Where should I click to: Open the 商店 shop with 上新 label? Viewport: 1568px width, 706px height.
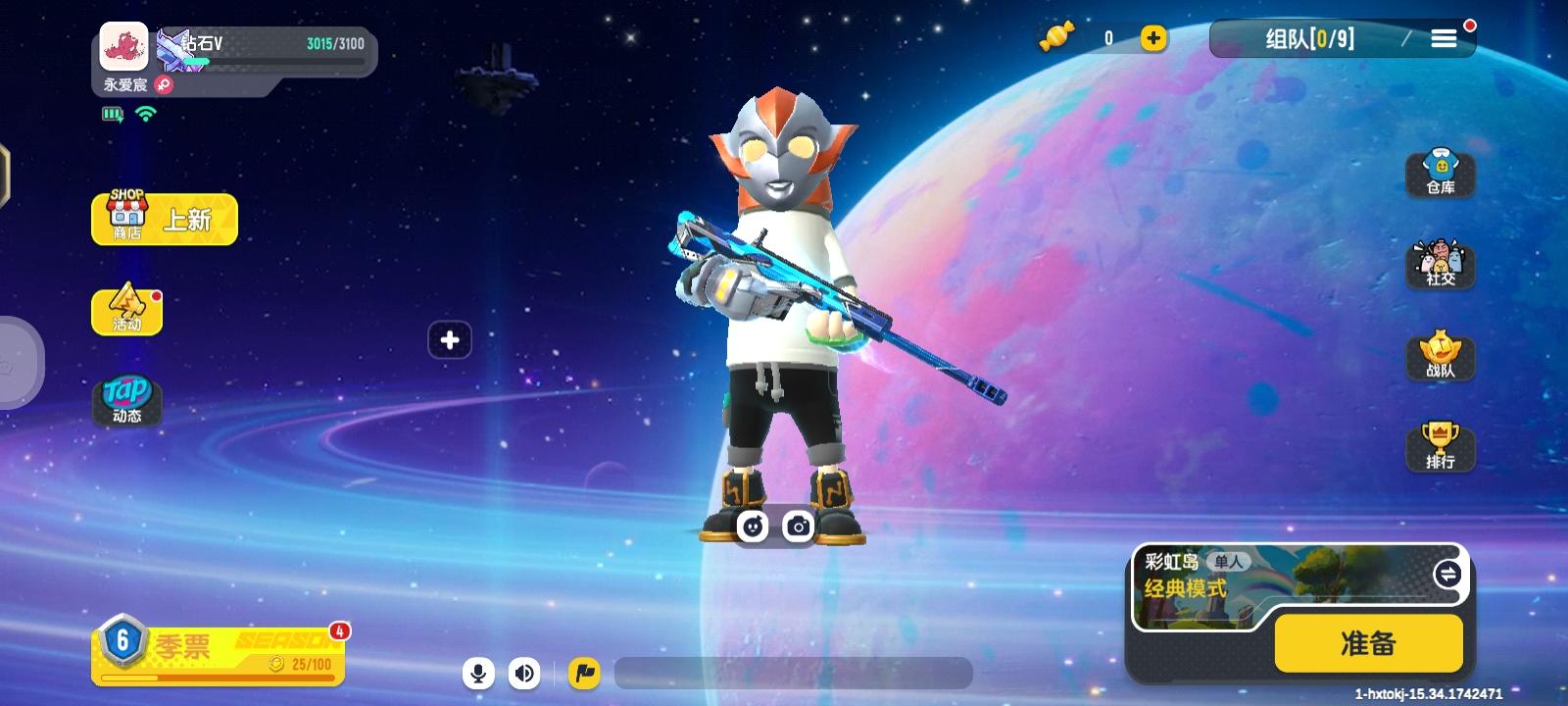tap(163, 218)
